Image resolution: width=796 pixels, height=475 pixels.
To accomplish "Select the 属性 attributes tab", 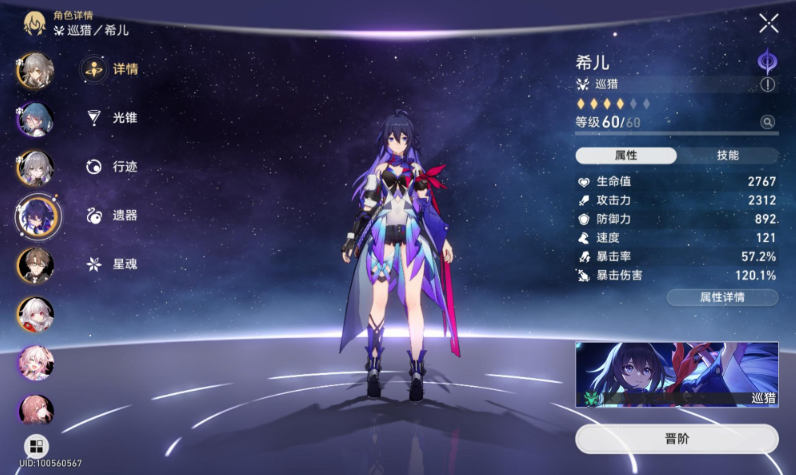I will tap(626, 156).
